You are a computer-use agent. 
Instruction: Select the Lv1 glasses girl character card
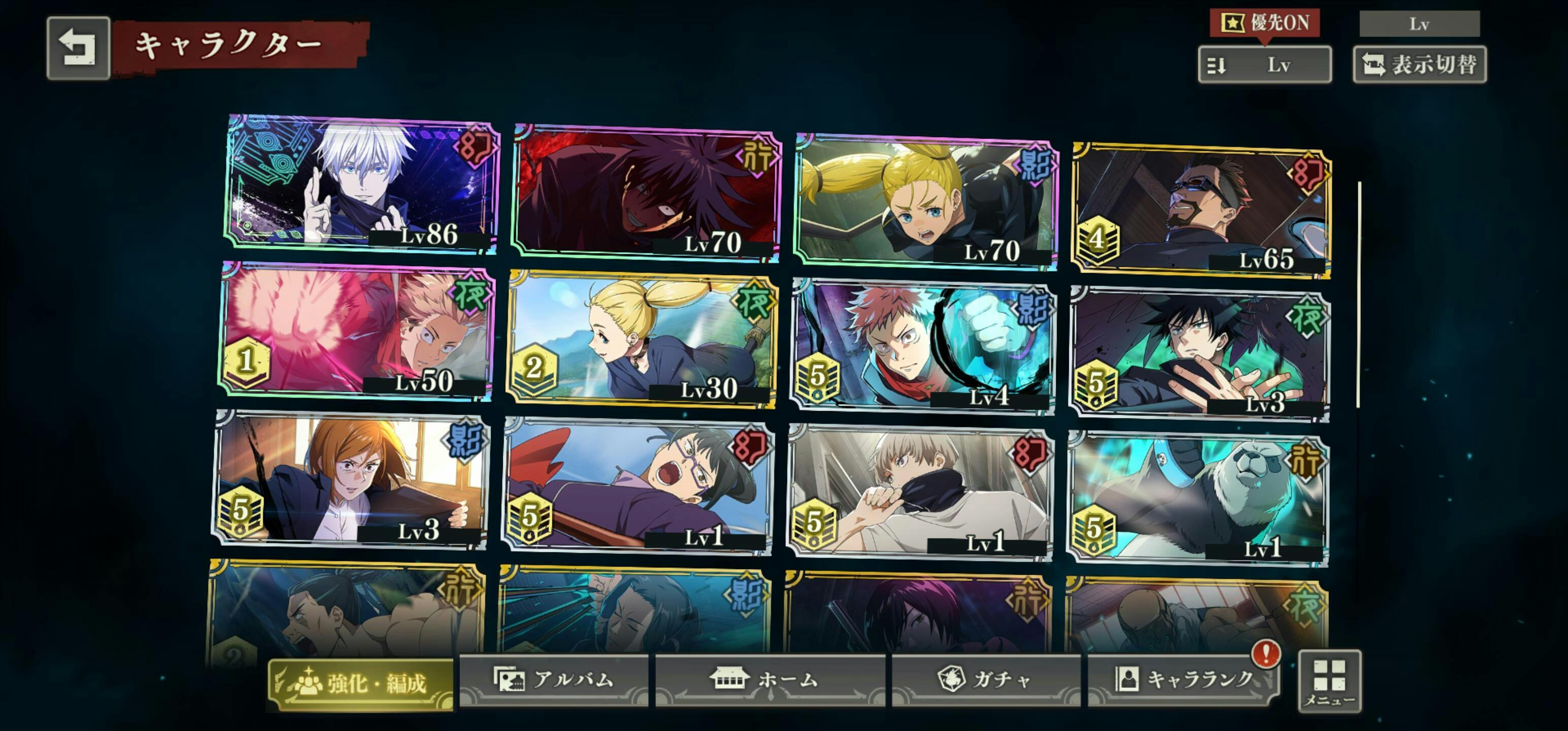(638, 486)
